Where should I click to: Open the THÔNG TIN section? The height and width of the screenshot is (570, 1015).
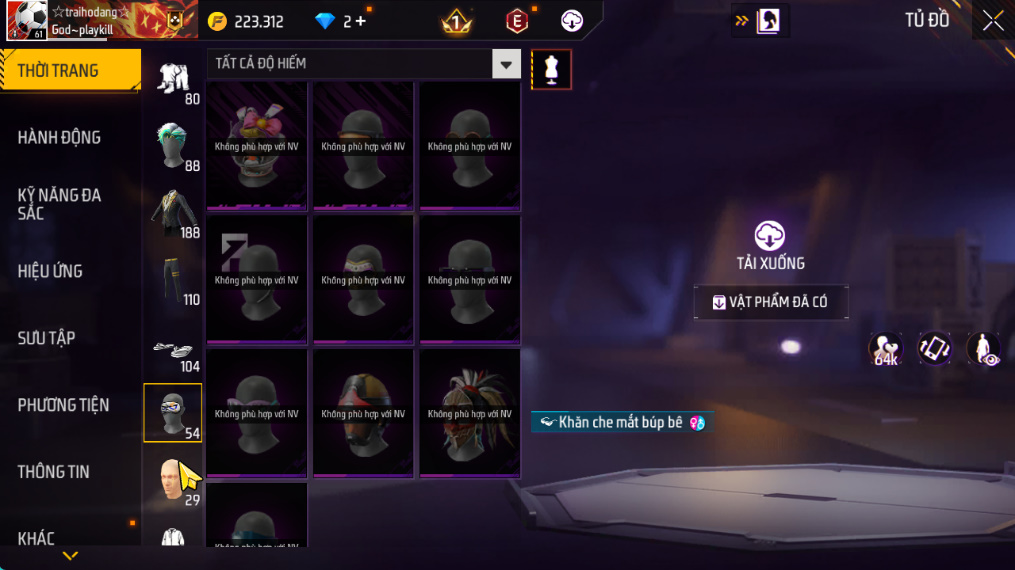[54, 472]
